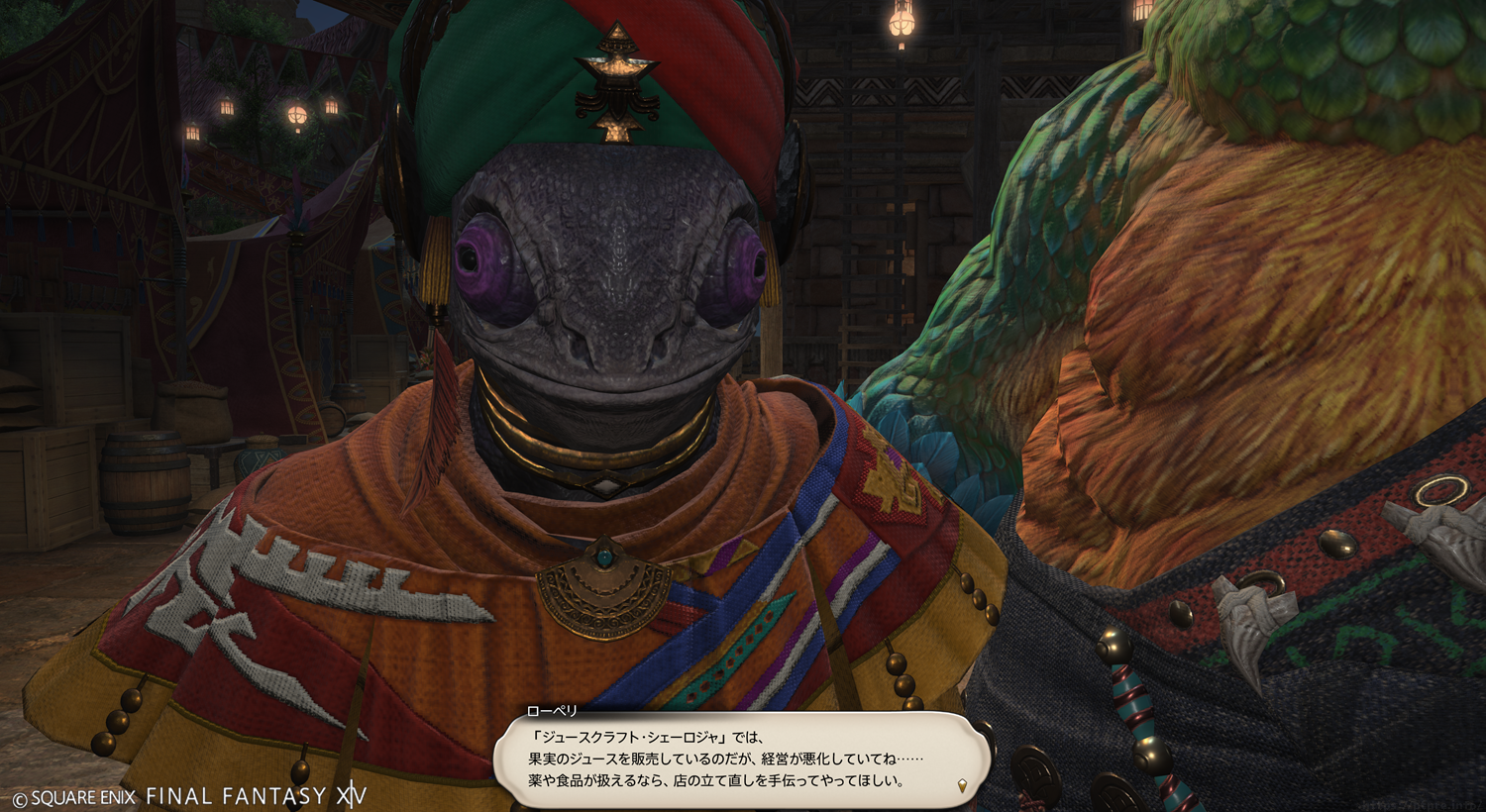The height and width of the screenshot is (812, 1486).
Task: Click the dialogue continue arrow marker
Action: [x=960, y=786]
